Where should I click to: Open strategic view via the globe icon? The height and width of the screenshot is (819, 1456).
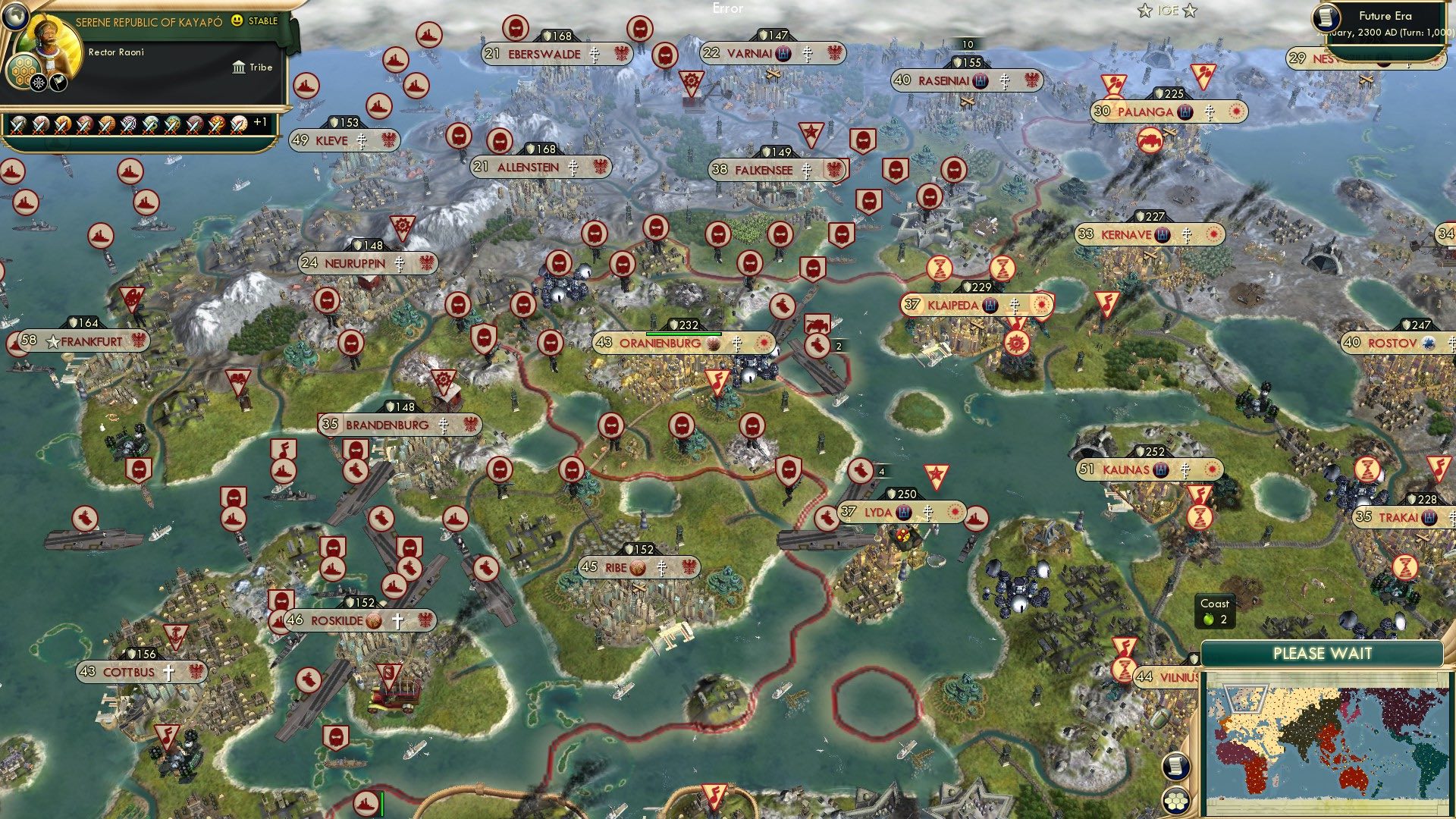pos(14,16)
